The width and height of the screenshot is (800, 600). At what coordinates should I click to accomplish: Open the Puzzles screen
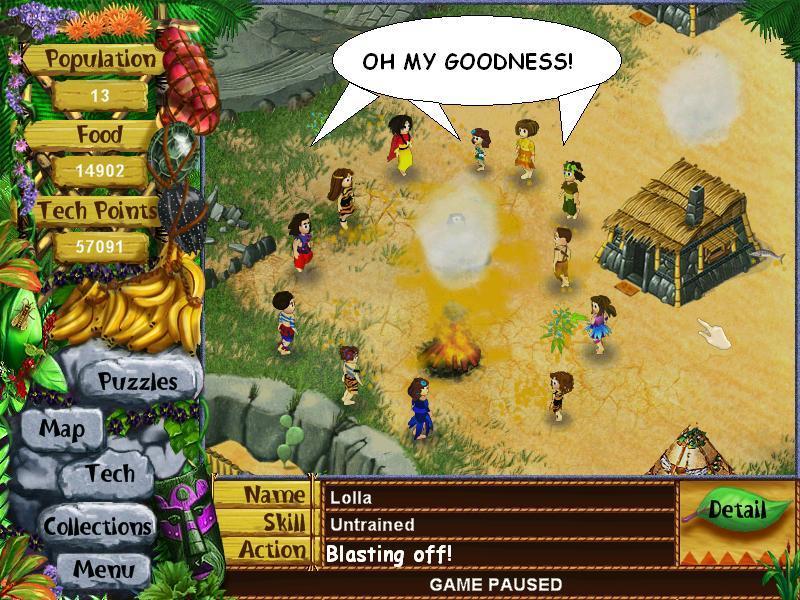click(x=137, y=381)
